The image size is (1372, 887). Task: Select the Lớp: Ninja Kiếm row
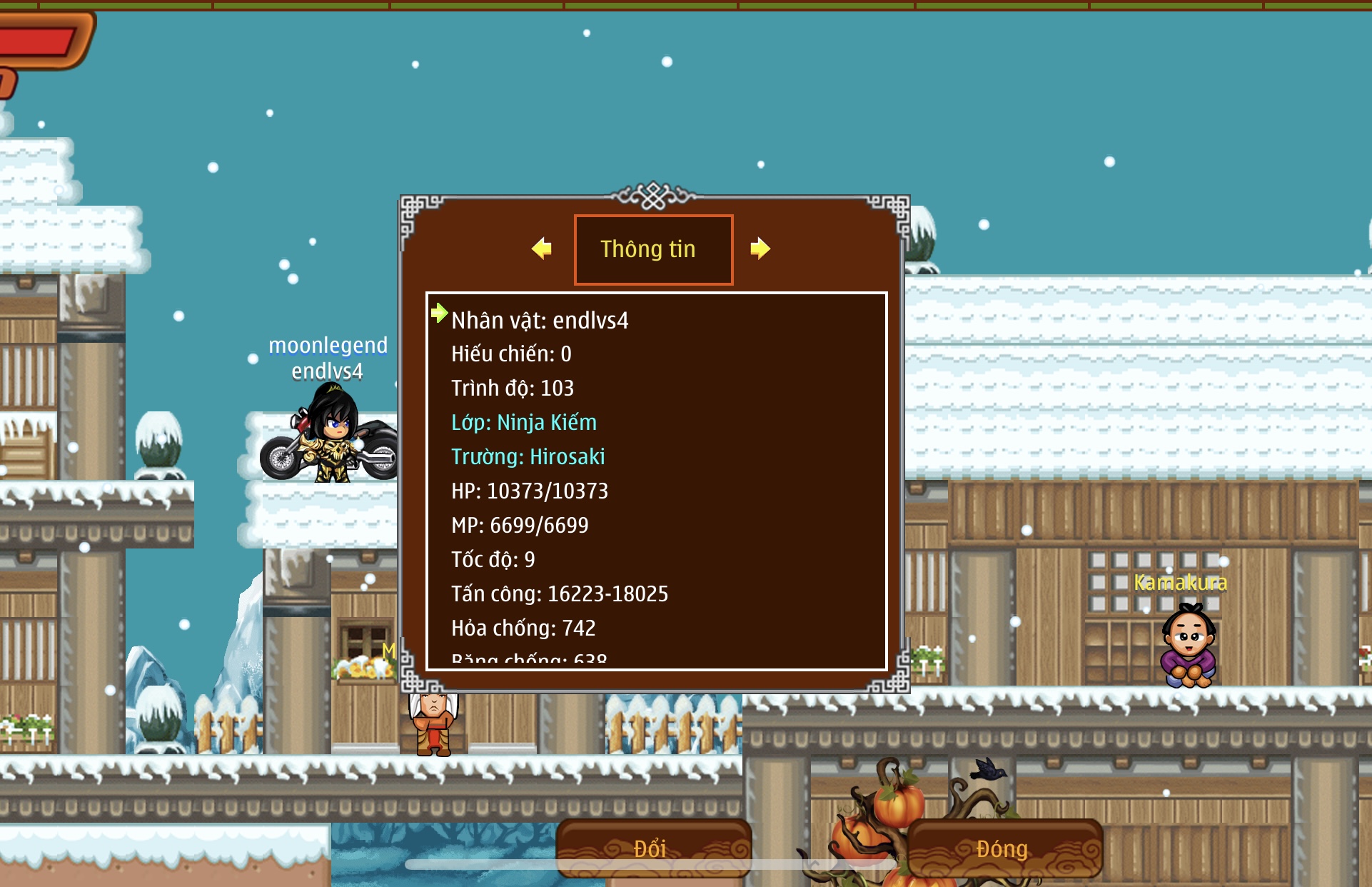[x=524, y=423]
